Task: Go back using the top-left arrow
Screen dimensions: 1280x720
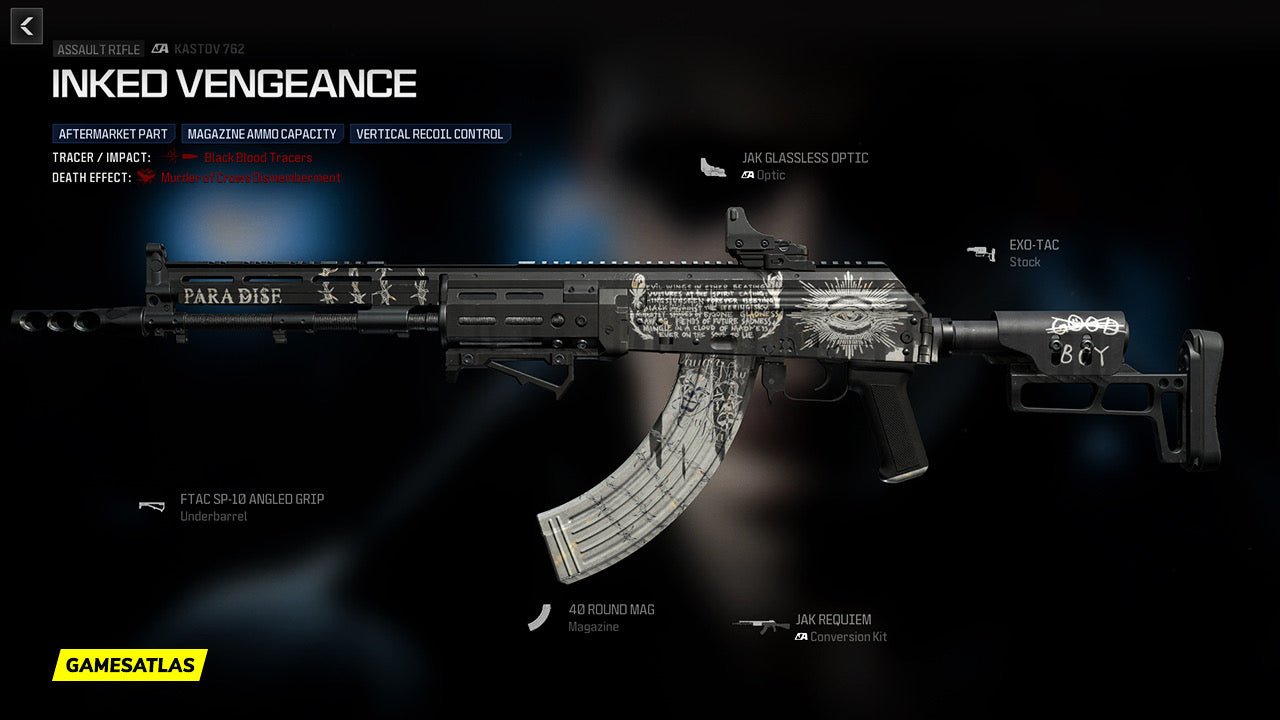Action: point(27,26)
